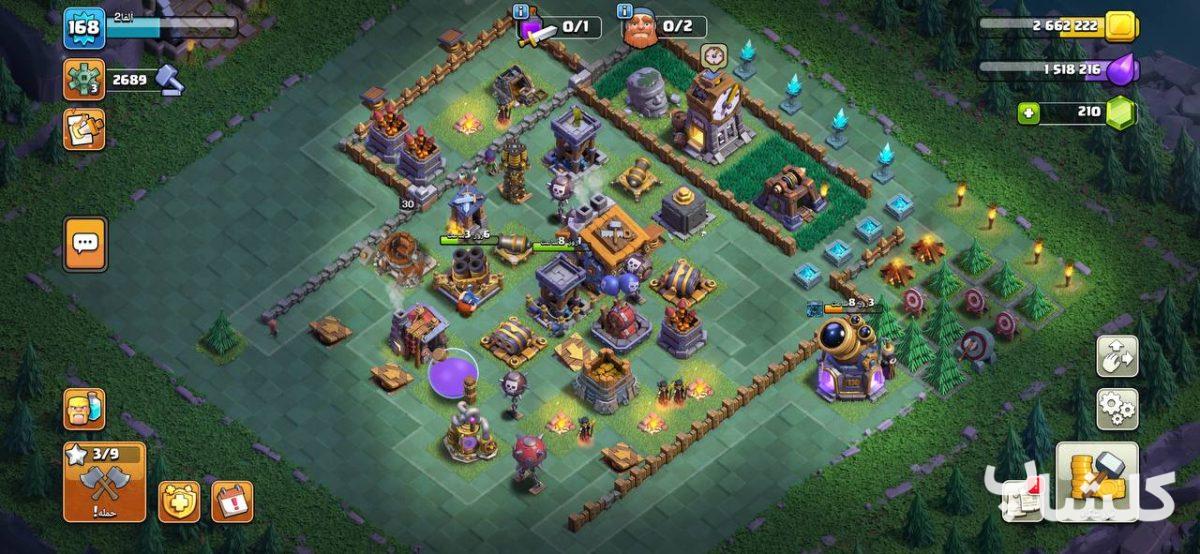Tap the info icon beside the master builder
This screenshot has width=1200, height=554.
[627, 11]
